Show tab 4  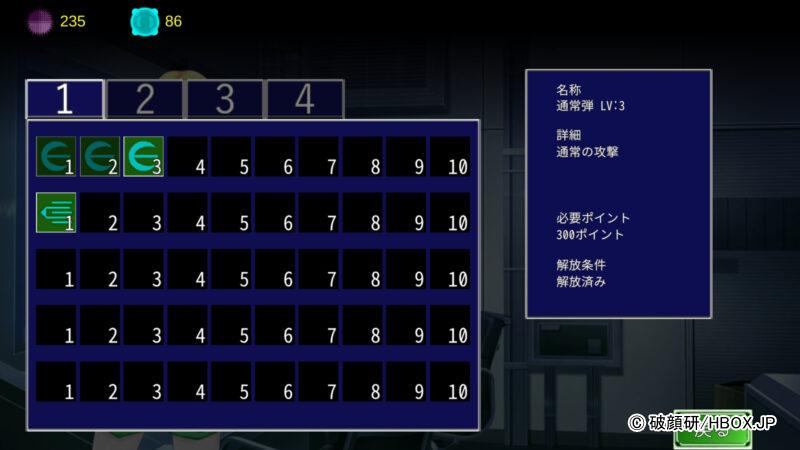pos(305,99)
